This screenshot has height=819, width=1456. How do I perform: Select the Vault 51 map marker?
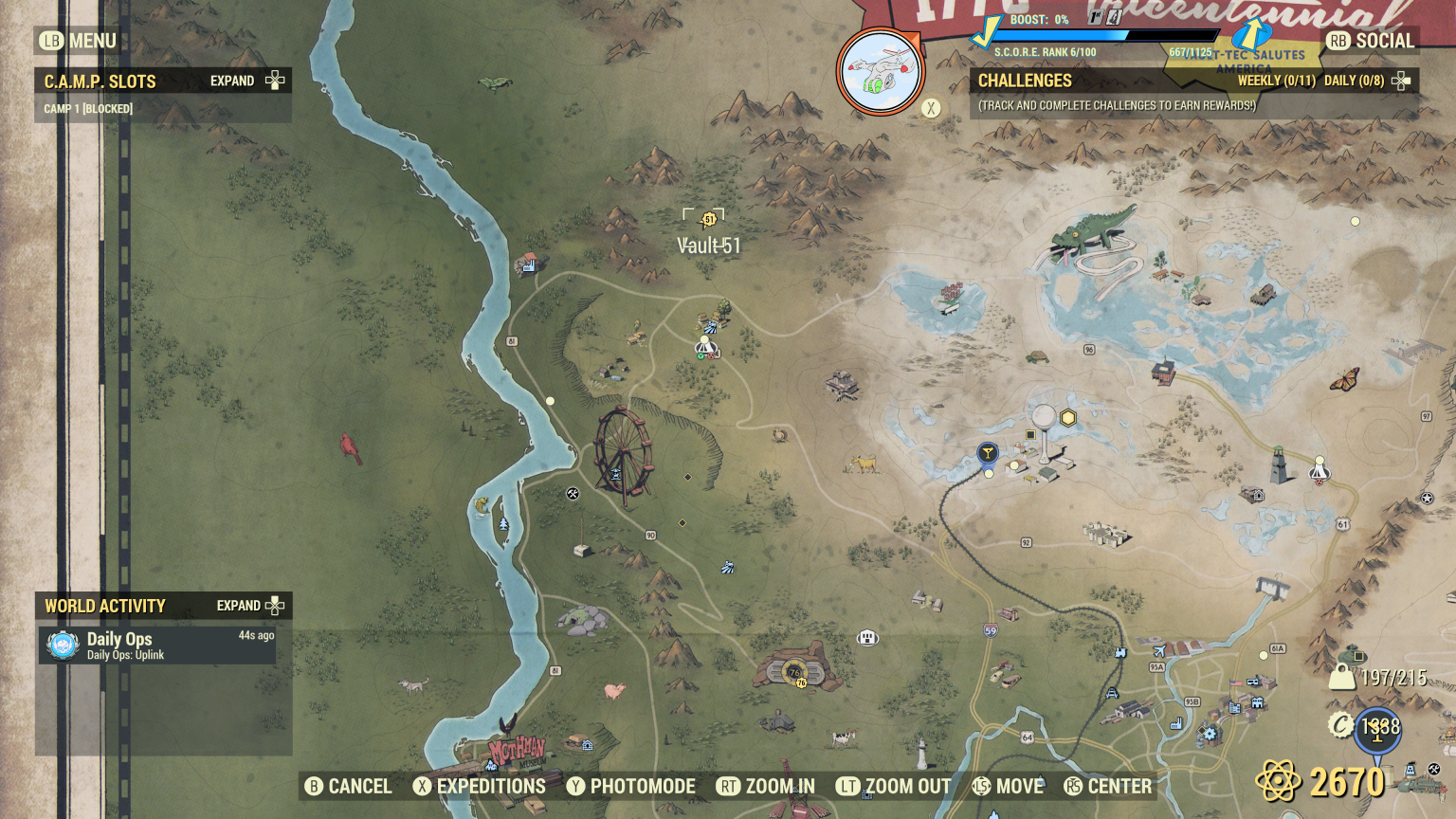(708, 220)
